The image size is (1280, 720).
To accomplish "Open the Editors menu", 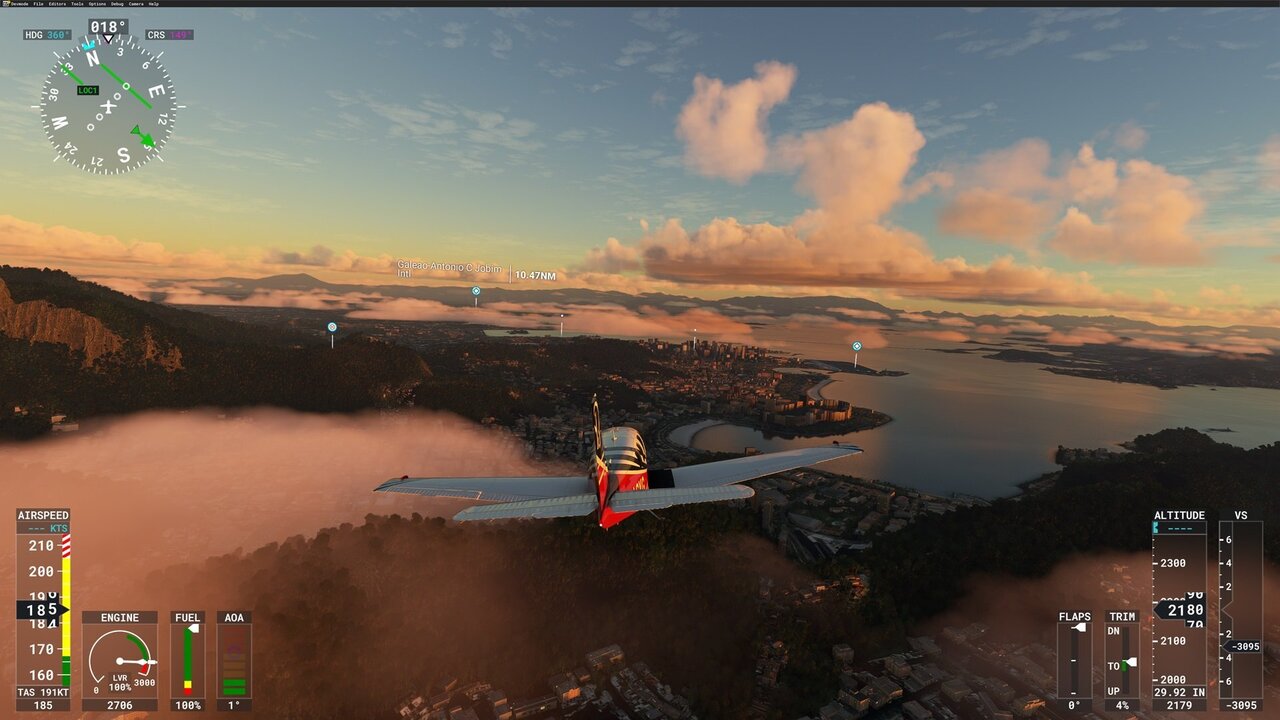I will 57,4.
